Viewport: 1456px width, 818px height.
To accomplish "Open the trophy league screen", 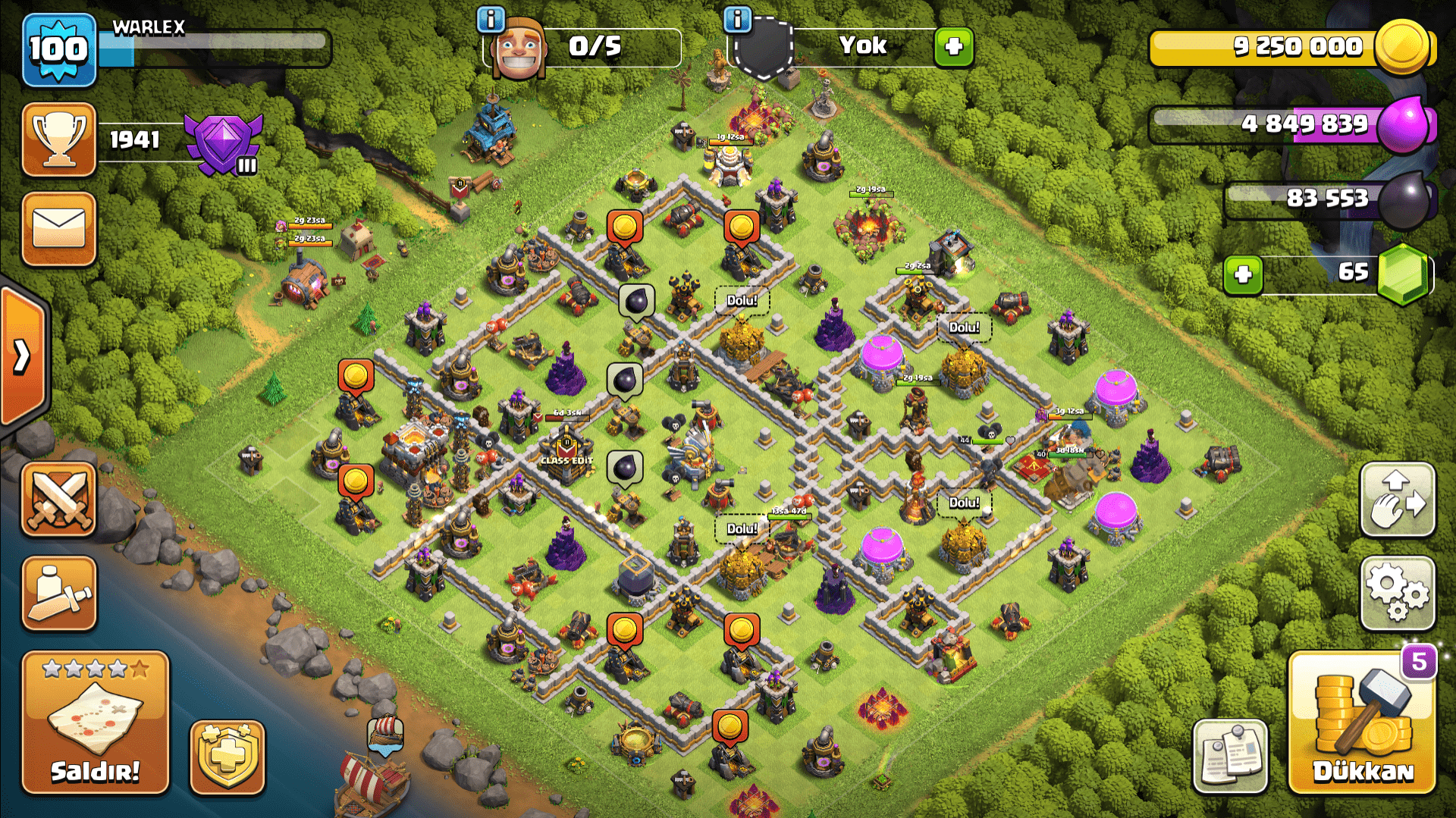I will (58, 140).
